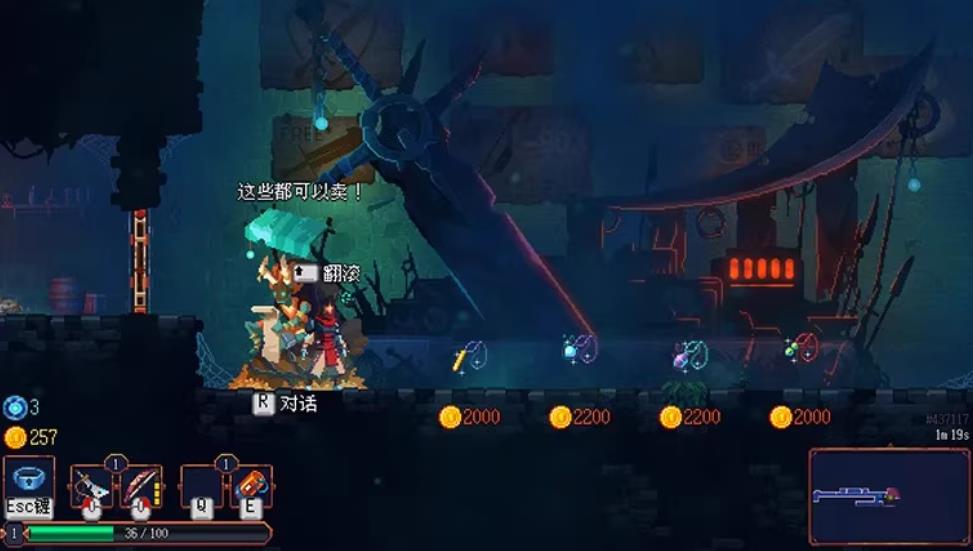The height and width of the screenshot is (551, 973).
Task: Activate the orange canister skill slot
Action: pos(251,485)
